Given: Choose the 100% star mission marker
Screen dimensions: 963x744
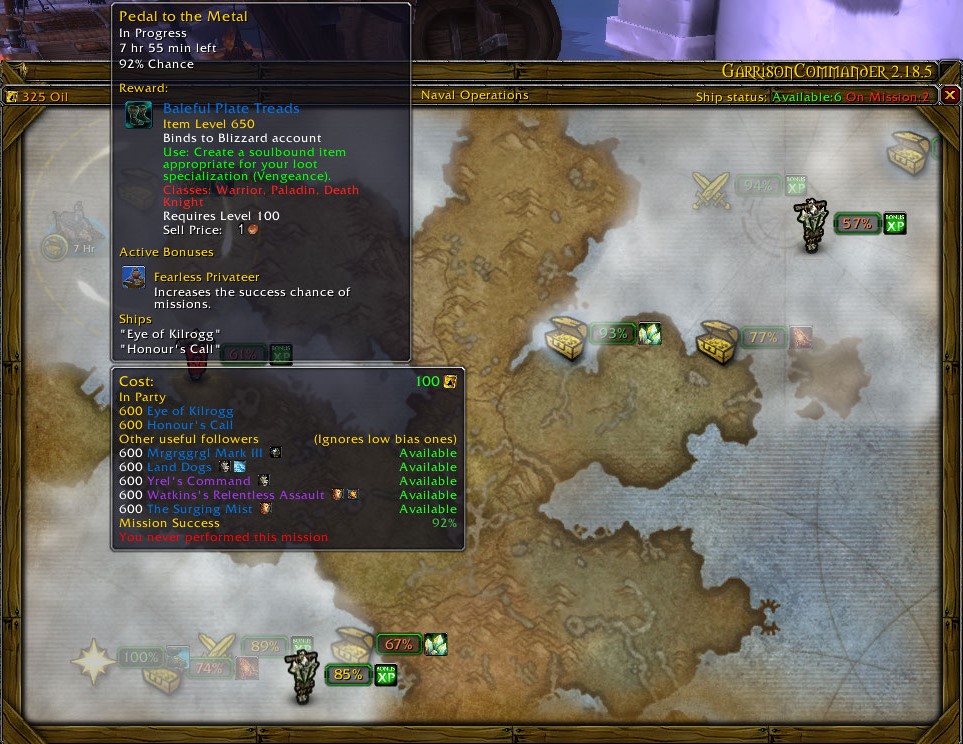Looking at the screenshot, I should click(93, 661).
